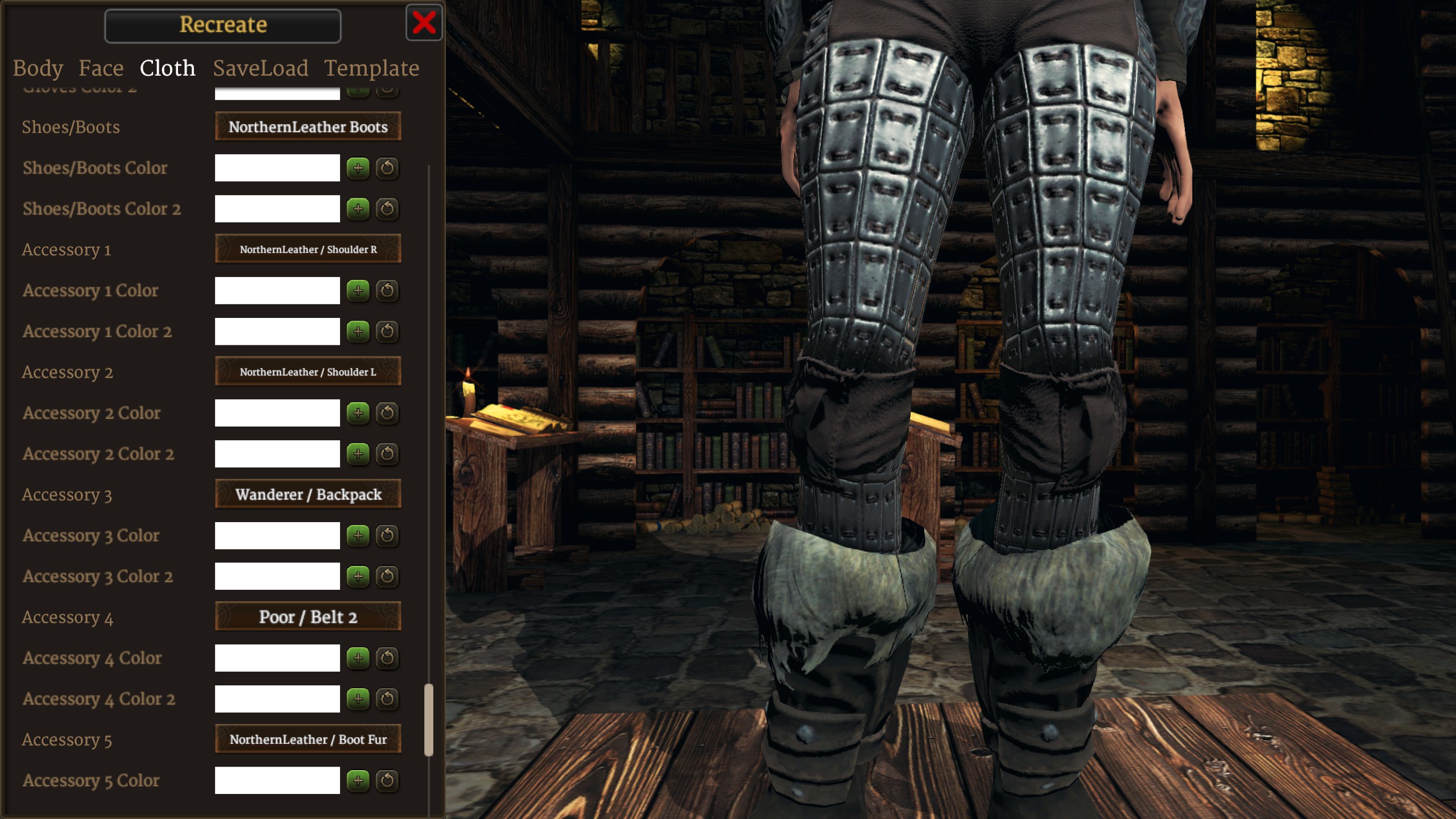Select the Accessory 2 Color 2 swatch
Viewport: 1456px width, 819px height.
click(277, 454)
